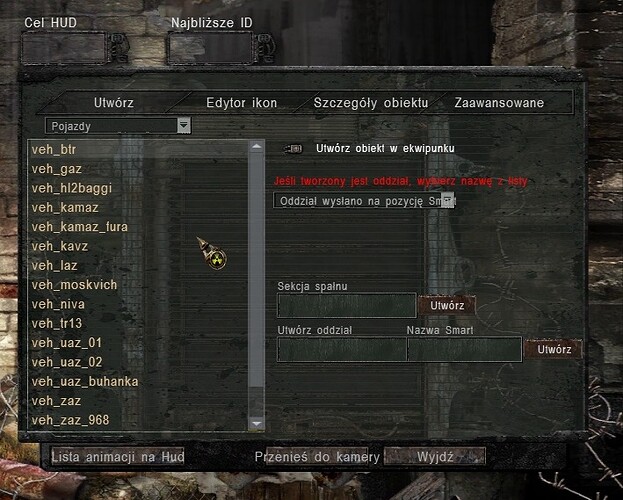Screen dimensions: 623x500
Task: Select the Zaawansowane tab
Action: pyautogui.click(x=499, y=103)
